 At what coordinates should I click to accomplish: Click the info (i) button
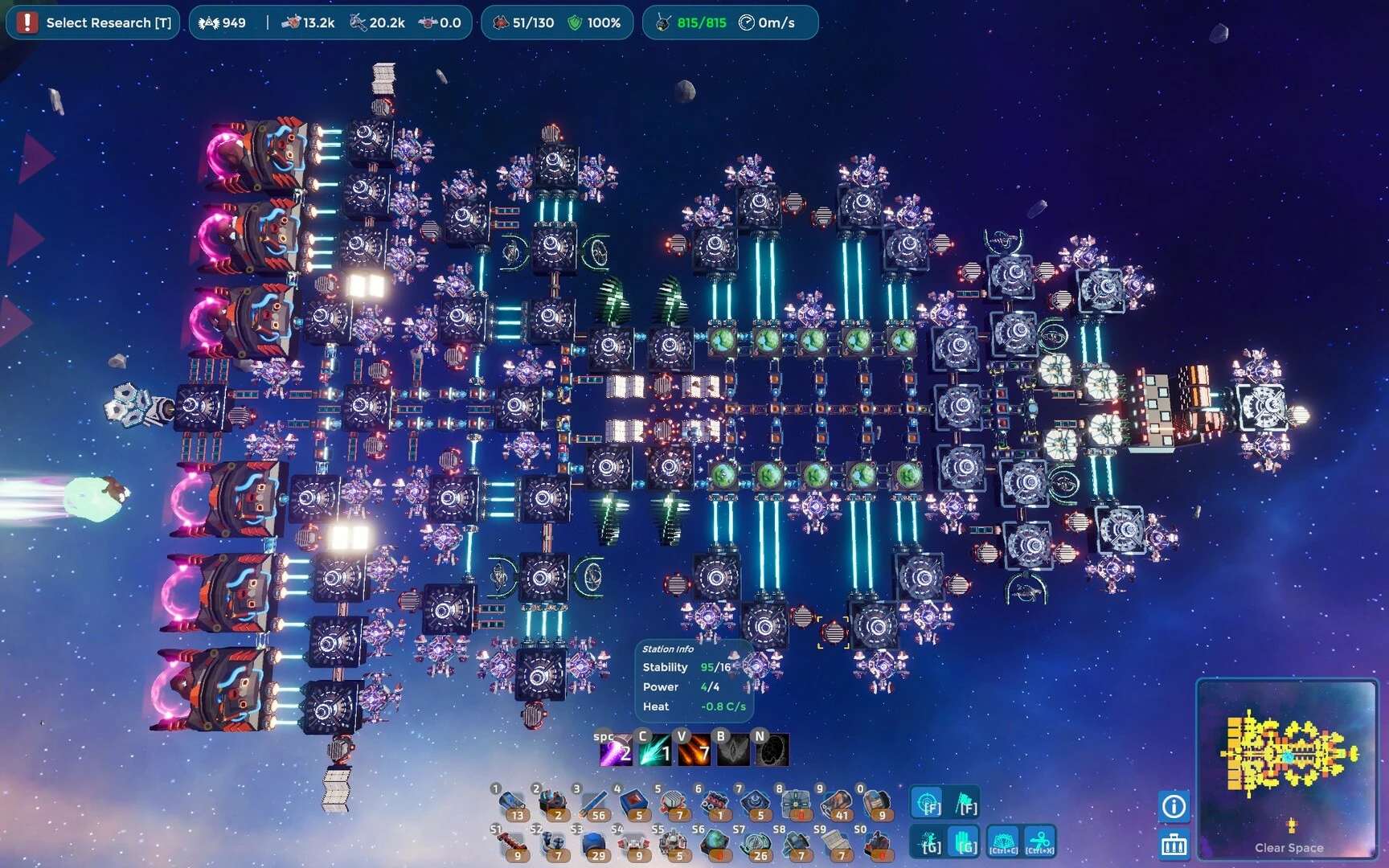1174,806
